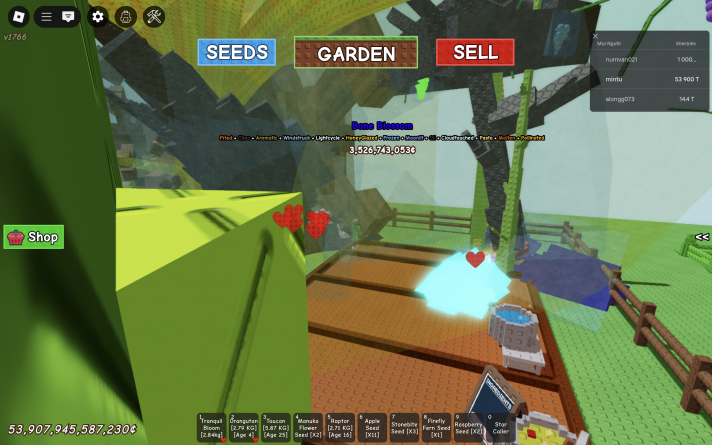The image size is (712, 445).
Task: Equip the Star Caller hotbar slot
Action: point(500,427)
